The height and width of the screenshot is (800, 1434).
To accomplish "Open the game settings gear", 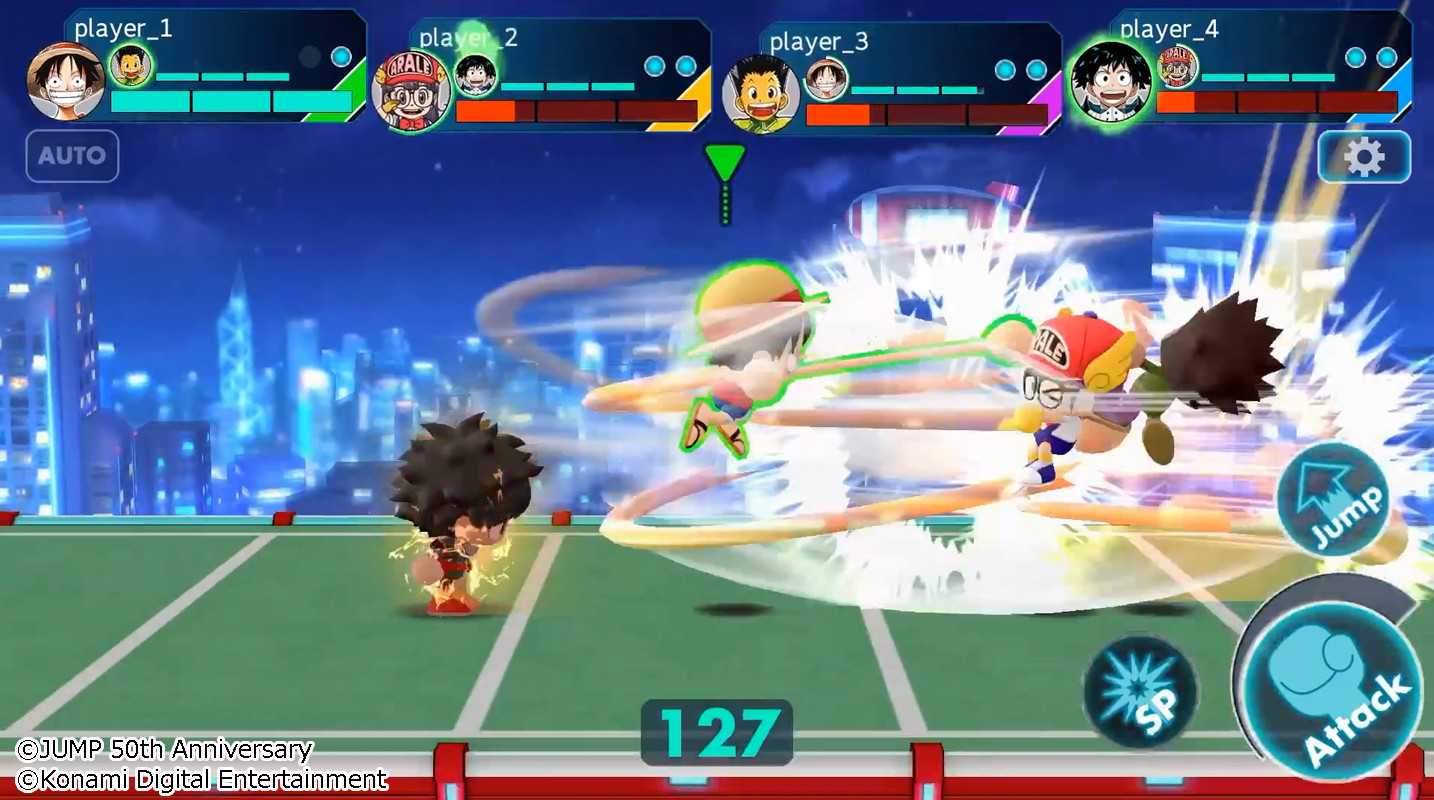I will click(1364, 156).
